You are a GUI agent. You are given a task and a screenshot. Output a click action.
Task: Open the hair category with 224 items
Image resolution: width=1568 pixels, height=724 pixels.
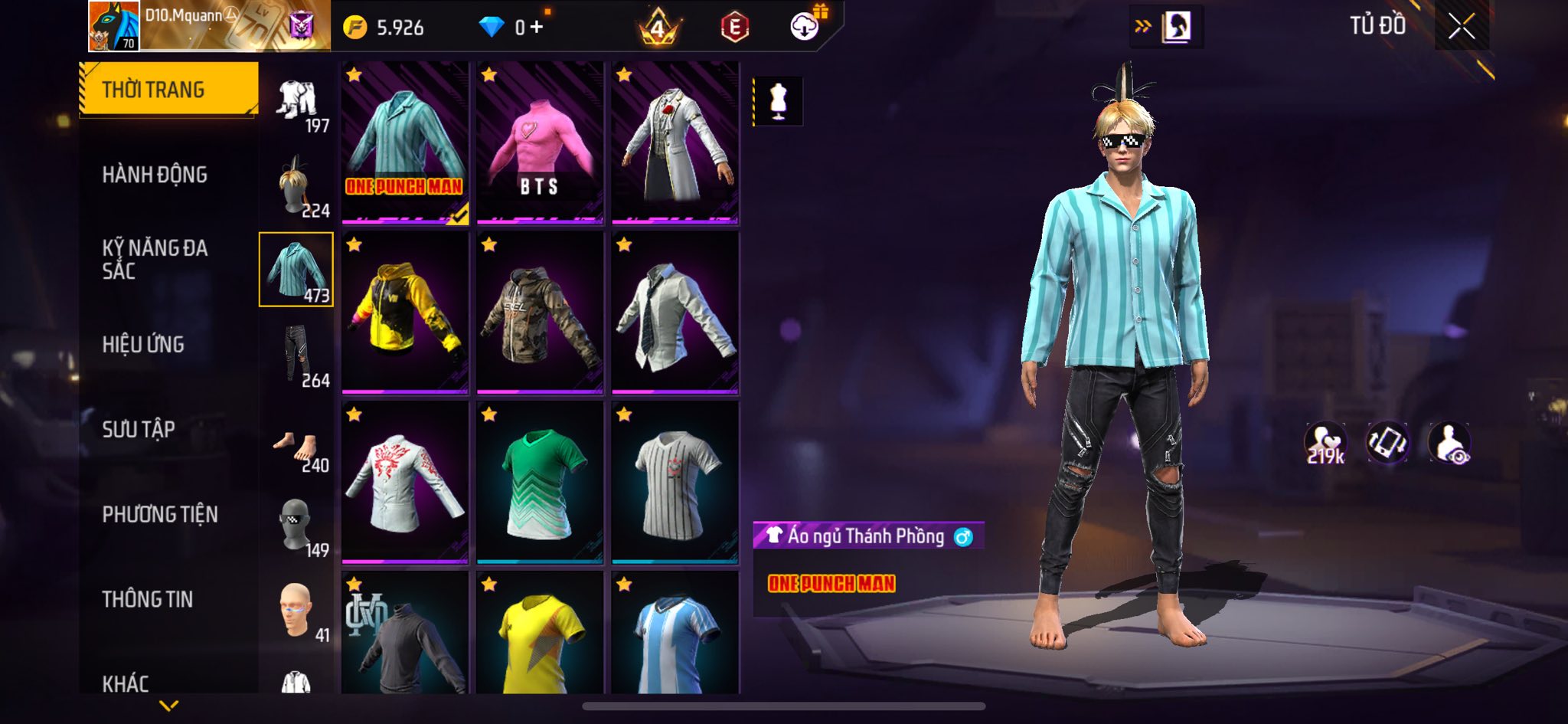pyautogui.click(x=297, y=185)
